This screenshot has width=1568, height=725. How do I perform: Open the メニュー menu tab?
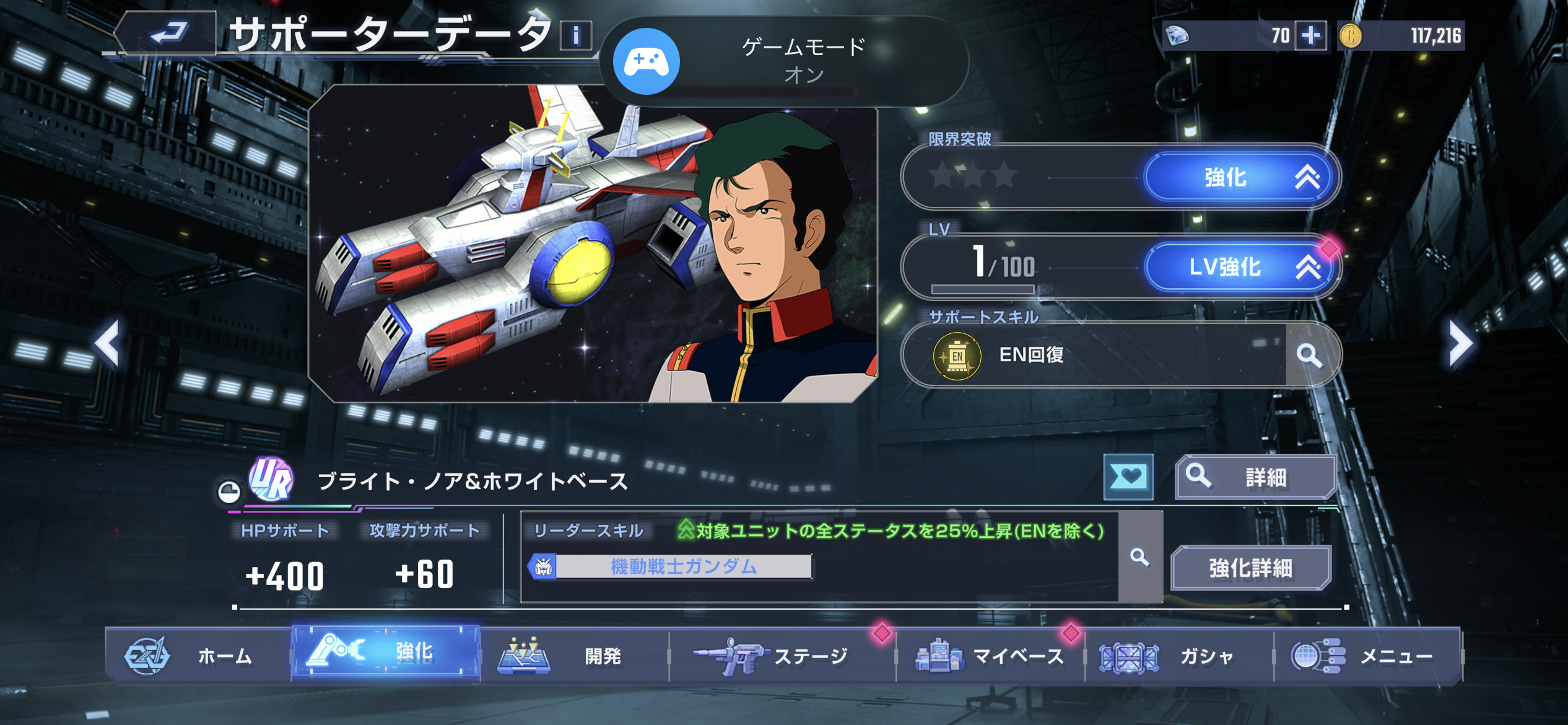tap(1367, 656)
